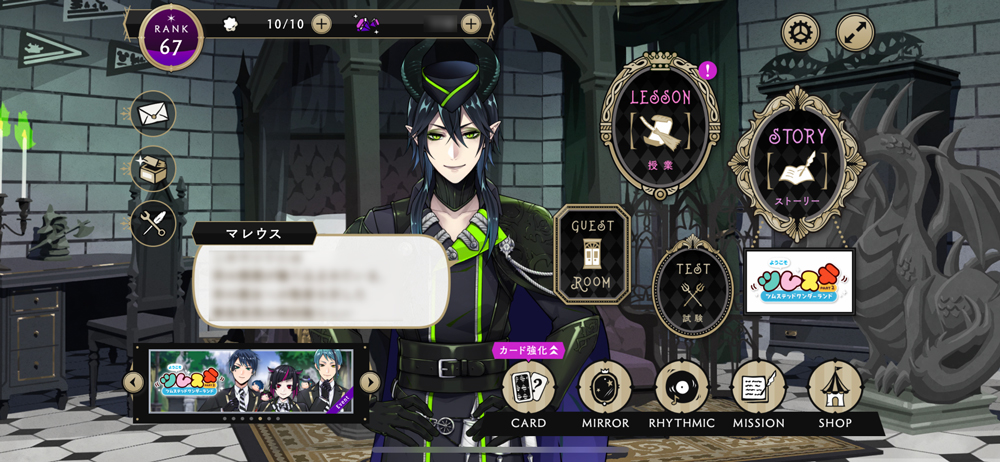Open the treasure chest gift box
Screen dimensions: 1000x462
click(x=153, y=169)
